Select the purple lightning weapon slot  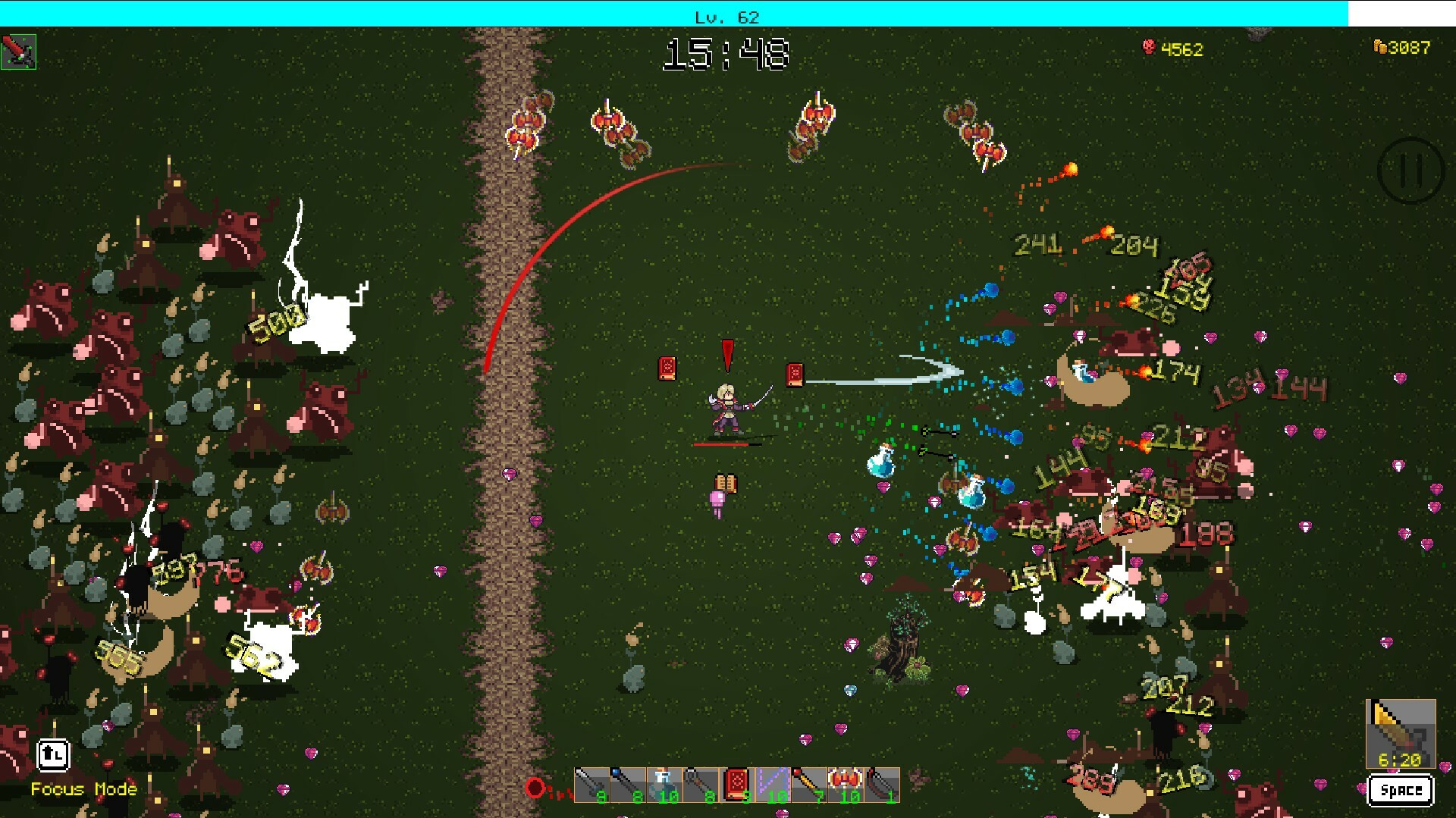[773, 785]
